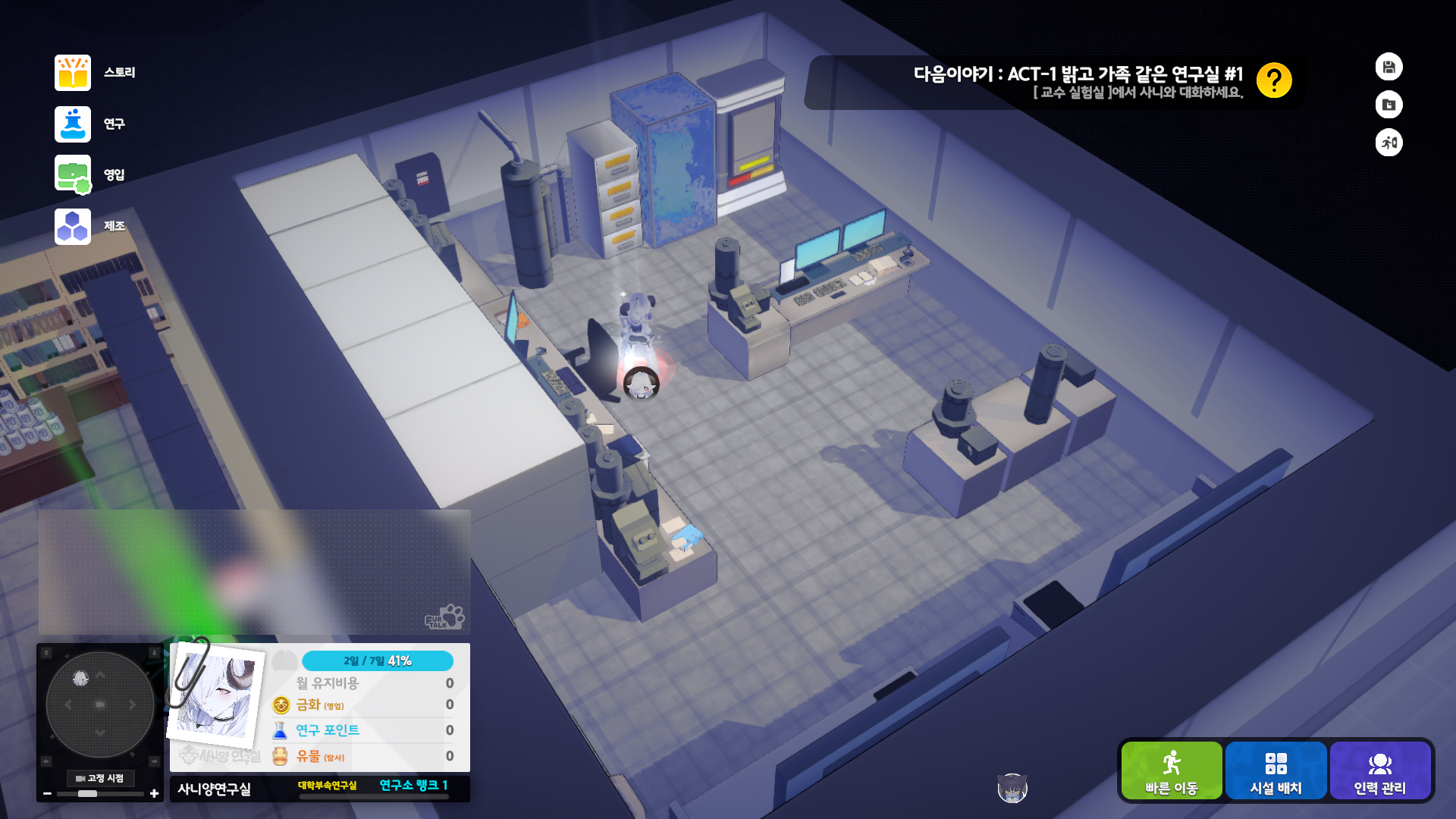Click the 금화 gold coin icon
Image resolution: width=1456 pixels, height=819 pixels.
[279, 706]
